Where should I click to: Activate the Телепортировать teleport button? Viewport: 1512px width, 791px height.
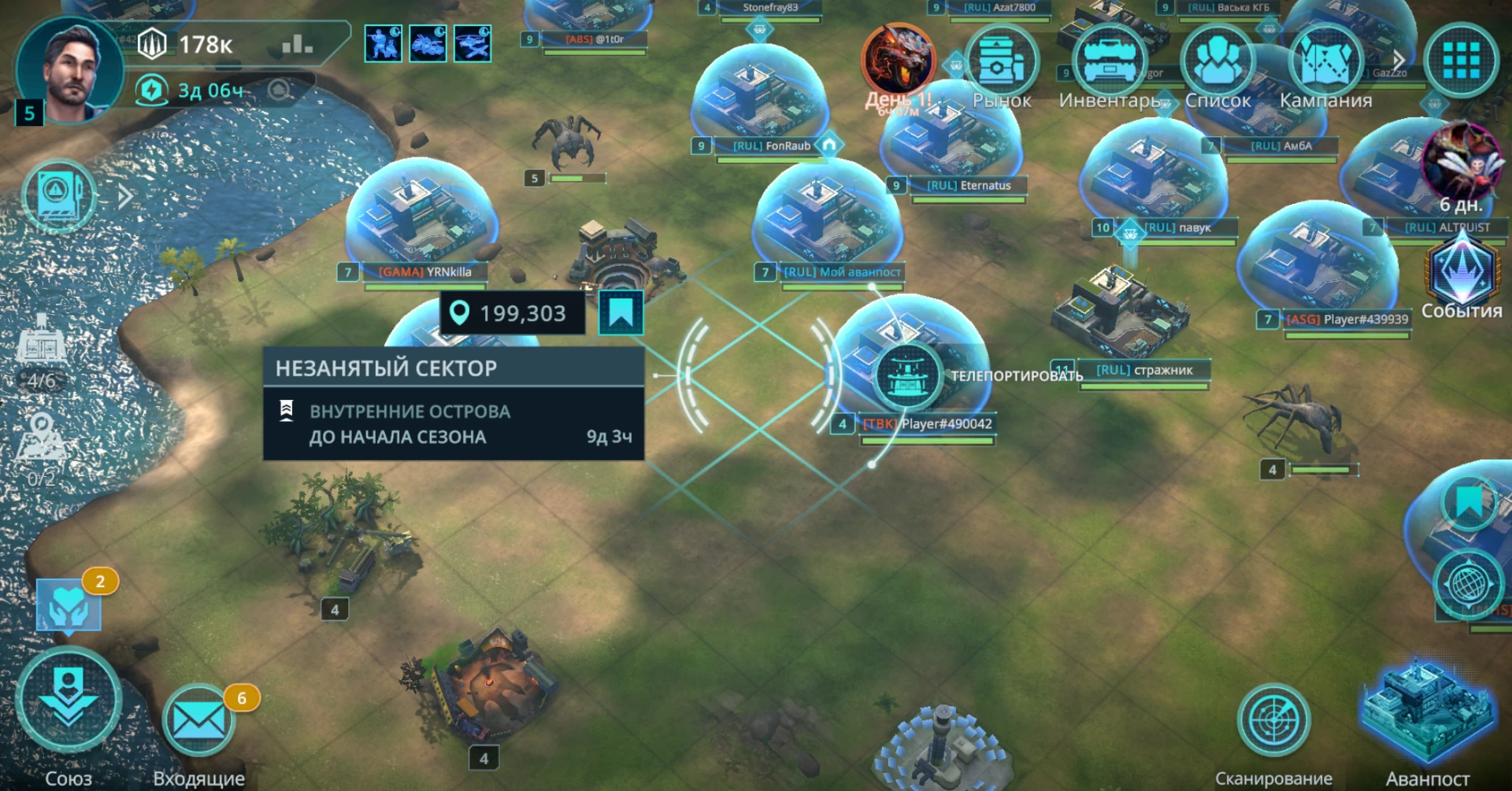(x=908, y=375)
